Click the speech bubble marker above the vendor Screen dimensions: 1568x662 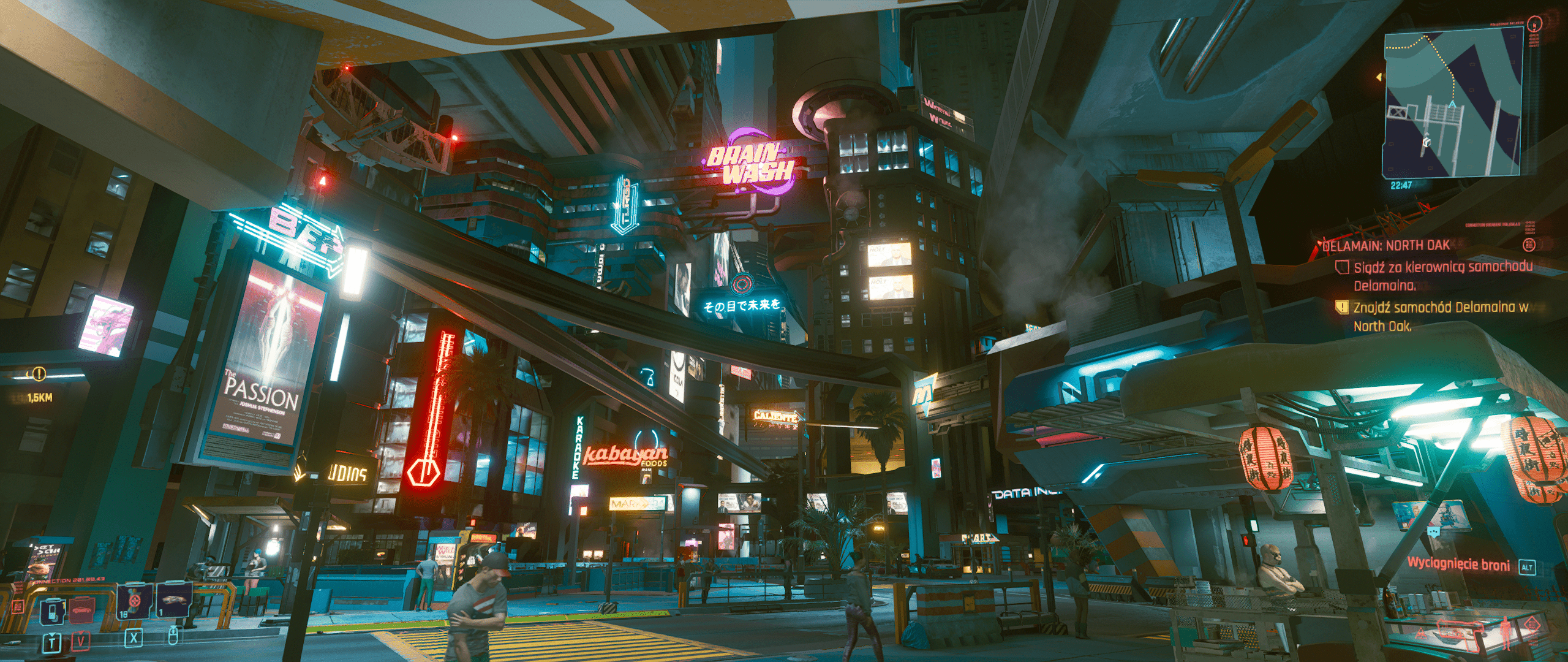[x=1434, y=531]
